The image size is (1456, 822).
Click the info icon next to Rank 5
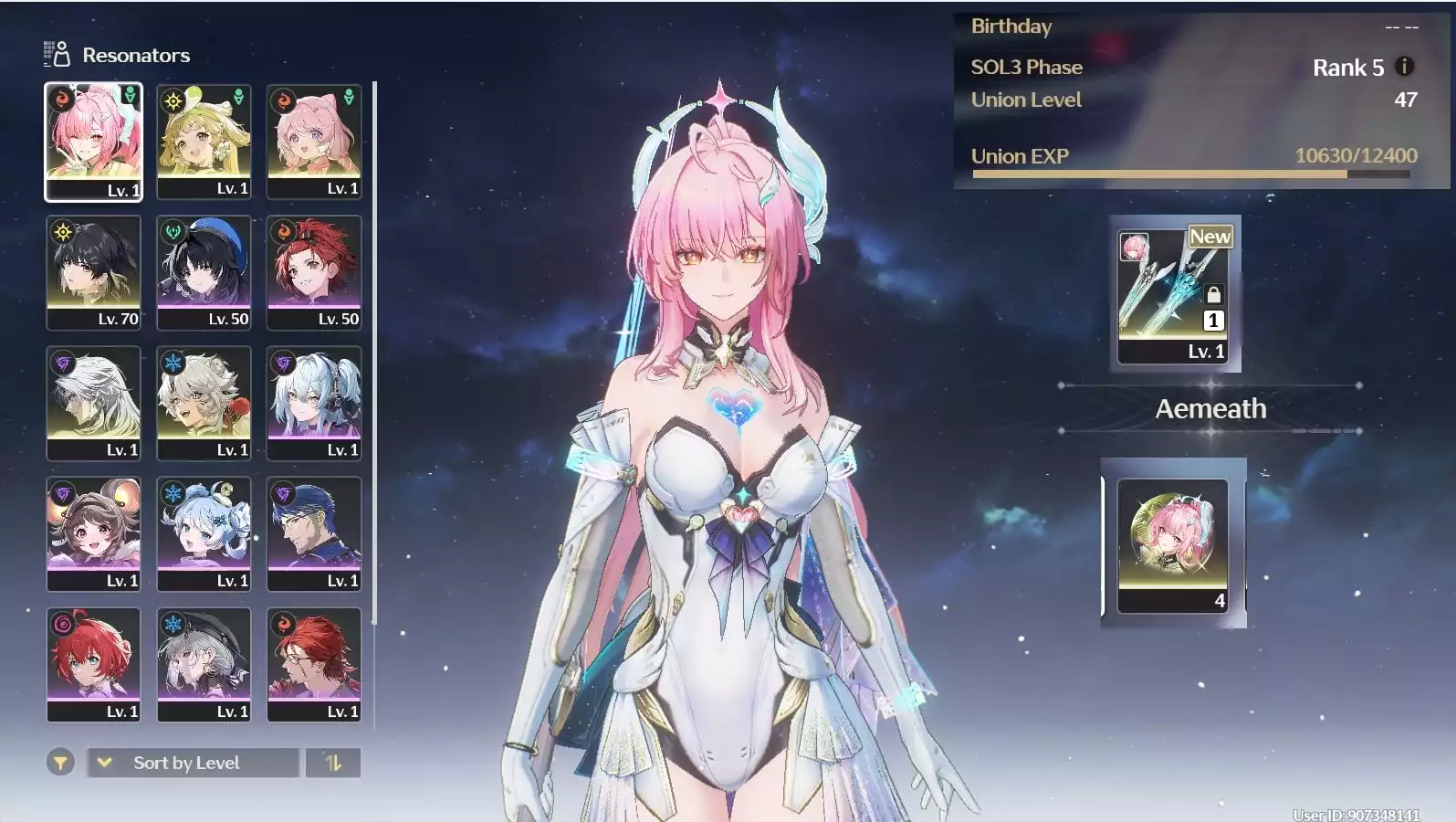pyautogui.click(x=1403, y=67)
